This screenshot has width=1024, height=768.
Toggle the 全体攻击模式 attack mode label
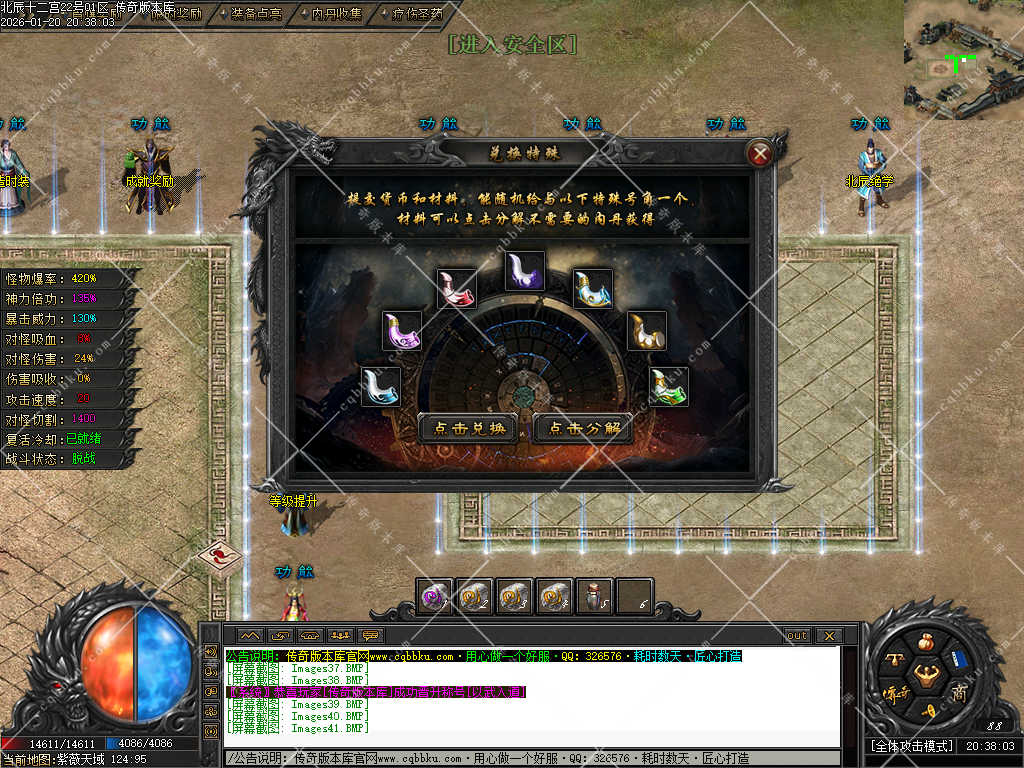pyautogui.click(x=909, y=746)
